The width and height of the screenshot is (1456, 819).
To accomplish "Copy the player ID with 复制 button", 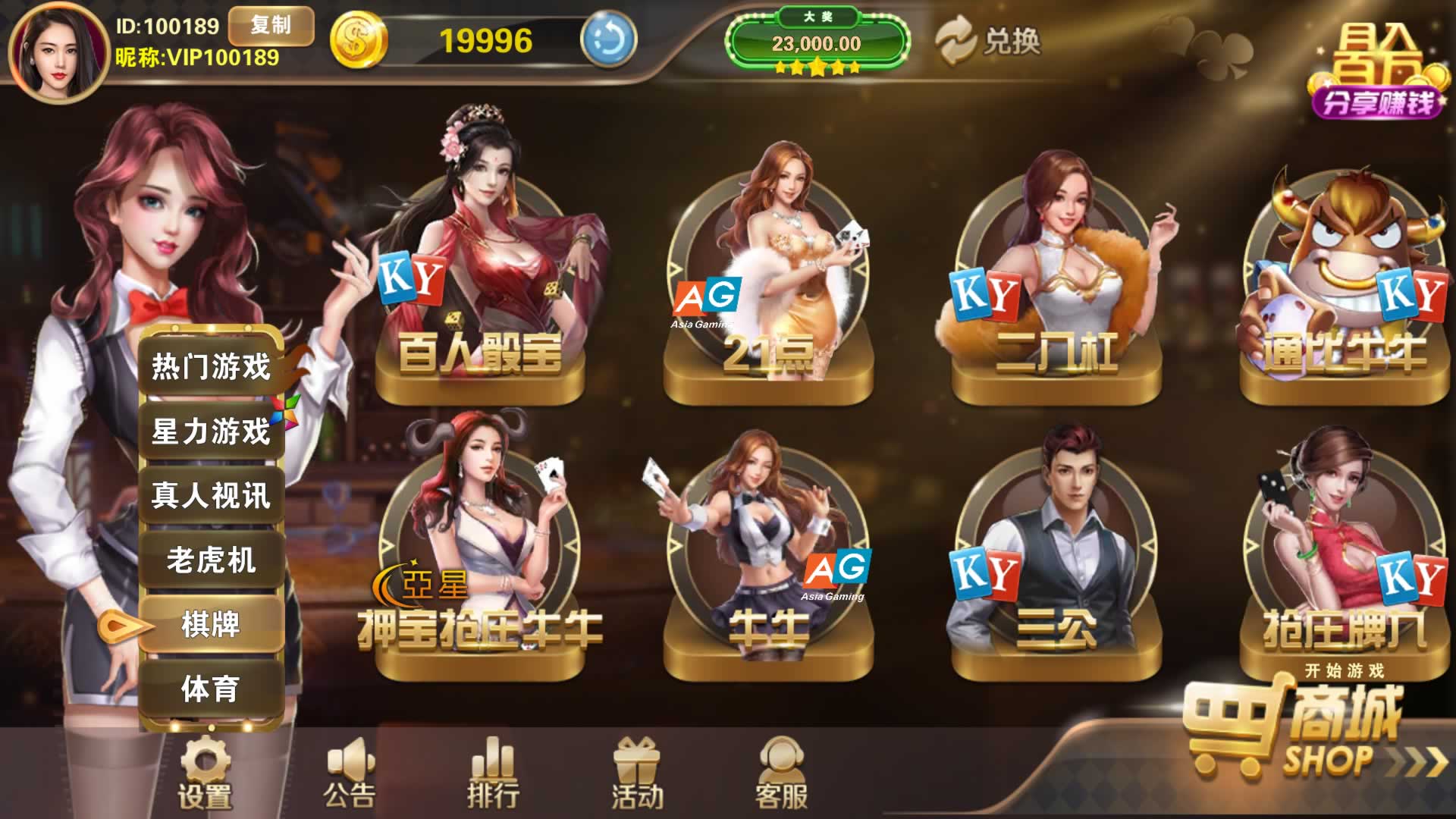I will (271, 27).
